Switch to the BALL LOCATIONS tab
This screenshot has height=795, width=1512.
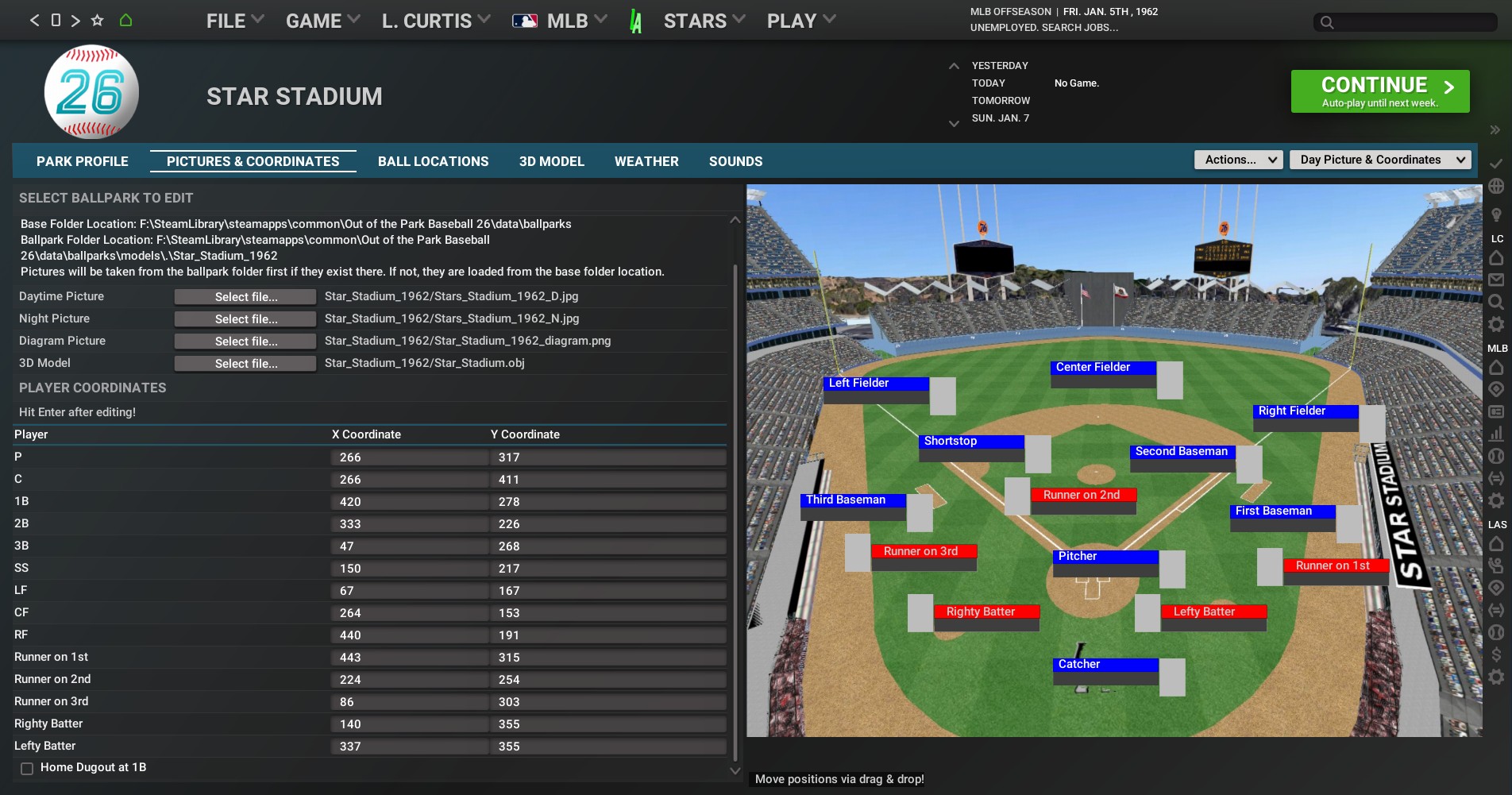(x=433, y=161)
